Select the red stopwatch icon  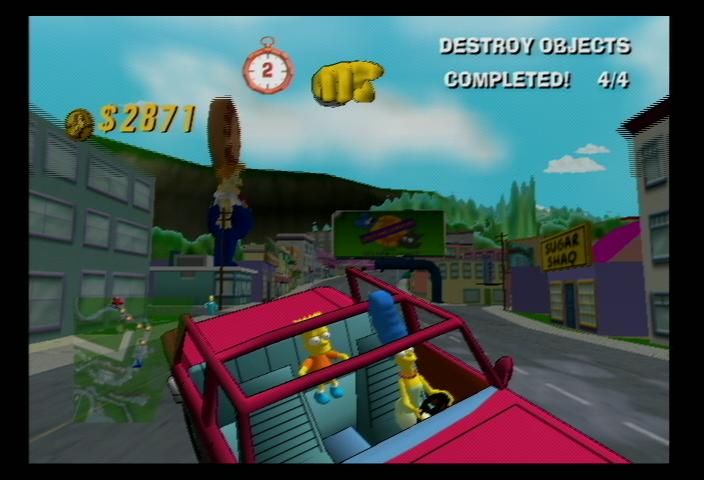pos(268,69)
